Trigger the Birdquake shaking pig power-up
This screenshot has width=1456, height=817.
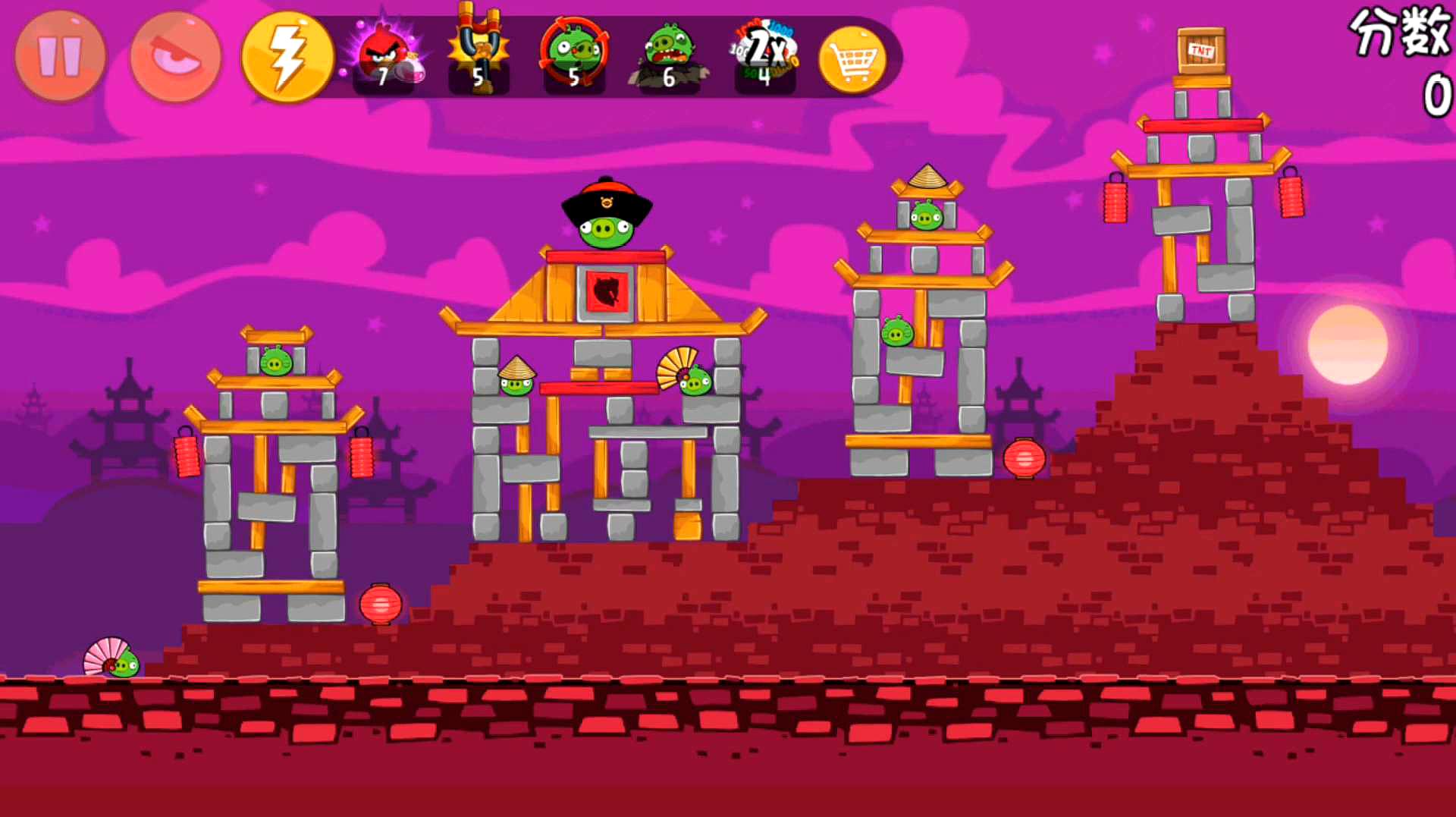click(x=668, y=55)
